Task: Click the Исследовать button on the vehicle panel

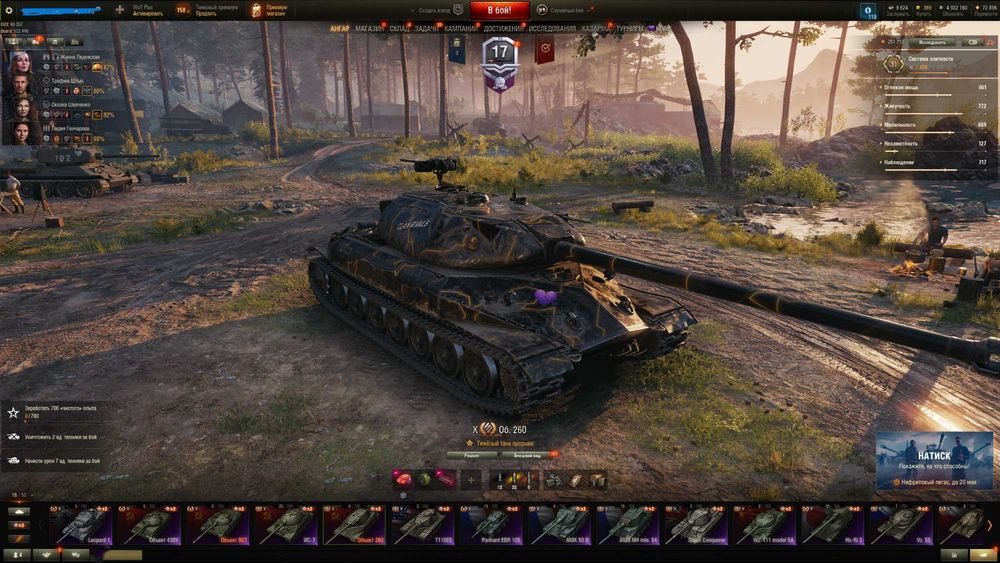Action: (931, 42)
